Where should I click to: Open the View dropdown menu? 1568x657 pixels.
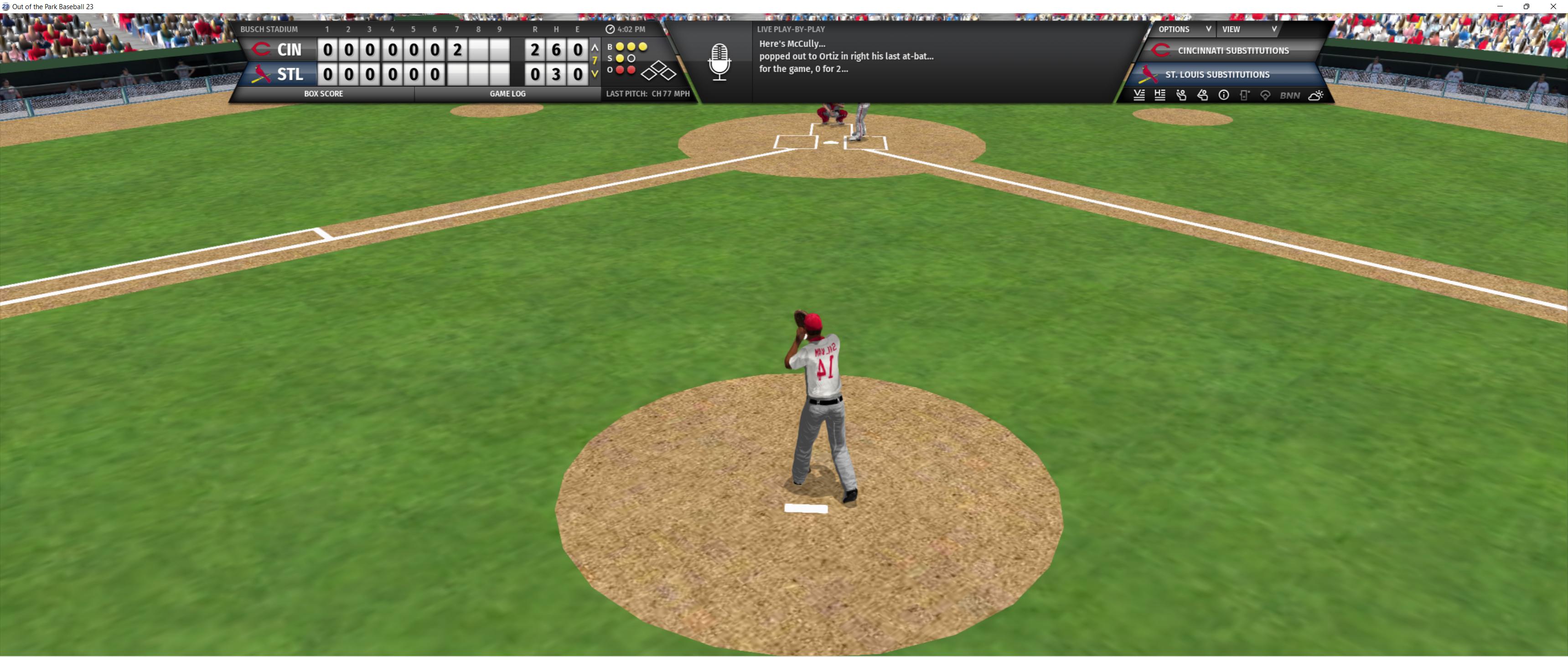point(1248,29)
